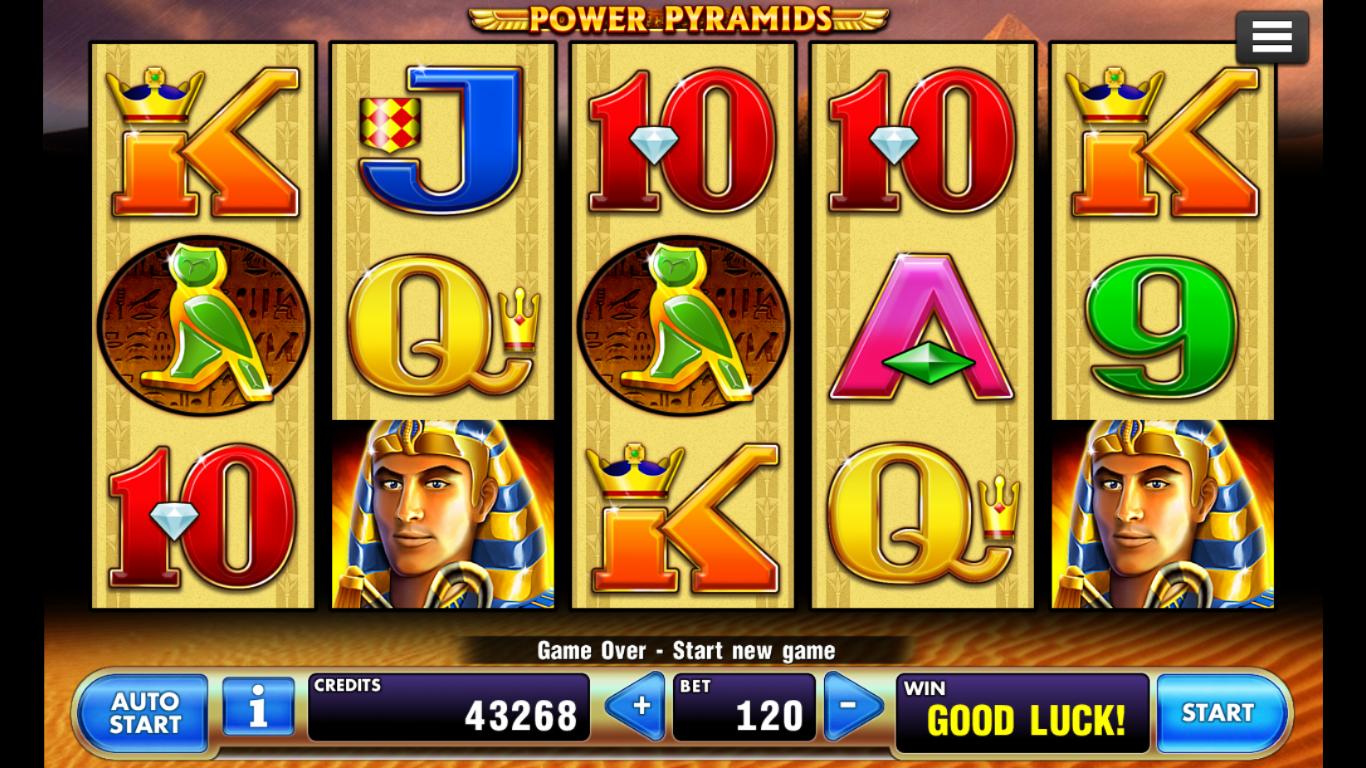Click the GOOD LUCK win display

tap(1022, 712)
